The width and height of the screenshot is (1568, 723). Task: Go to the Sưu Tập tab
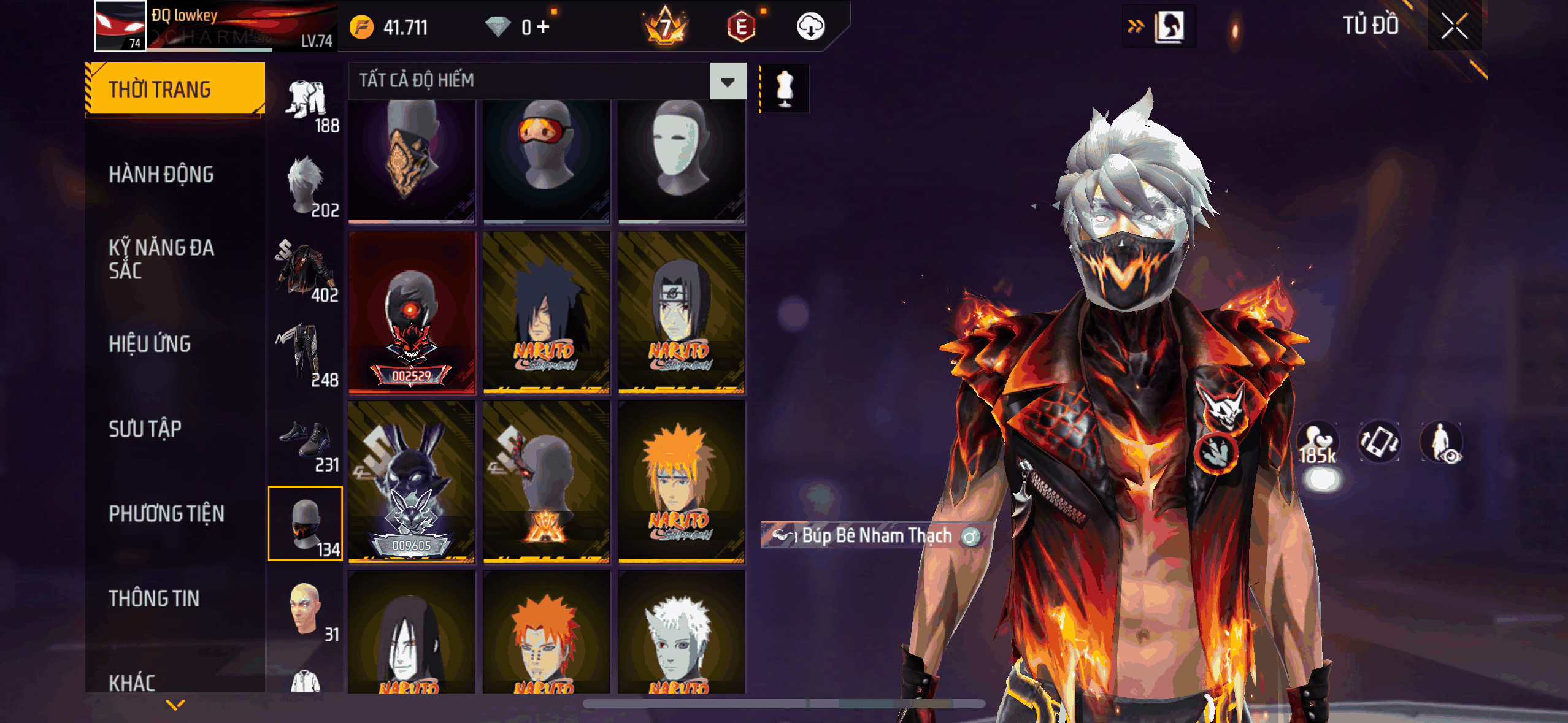pyautogui.click(x=145, y=429)
